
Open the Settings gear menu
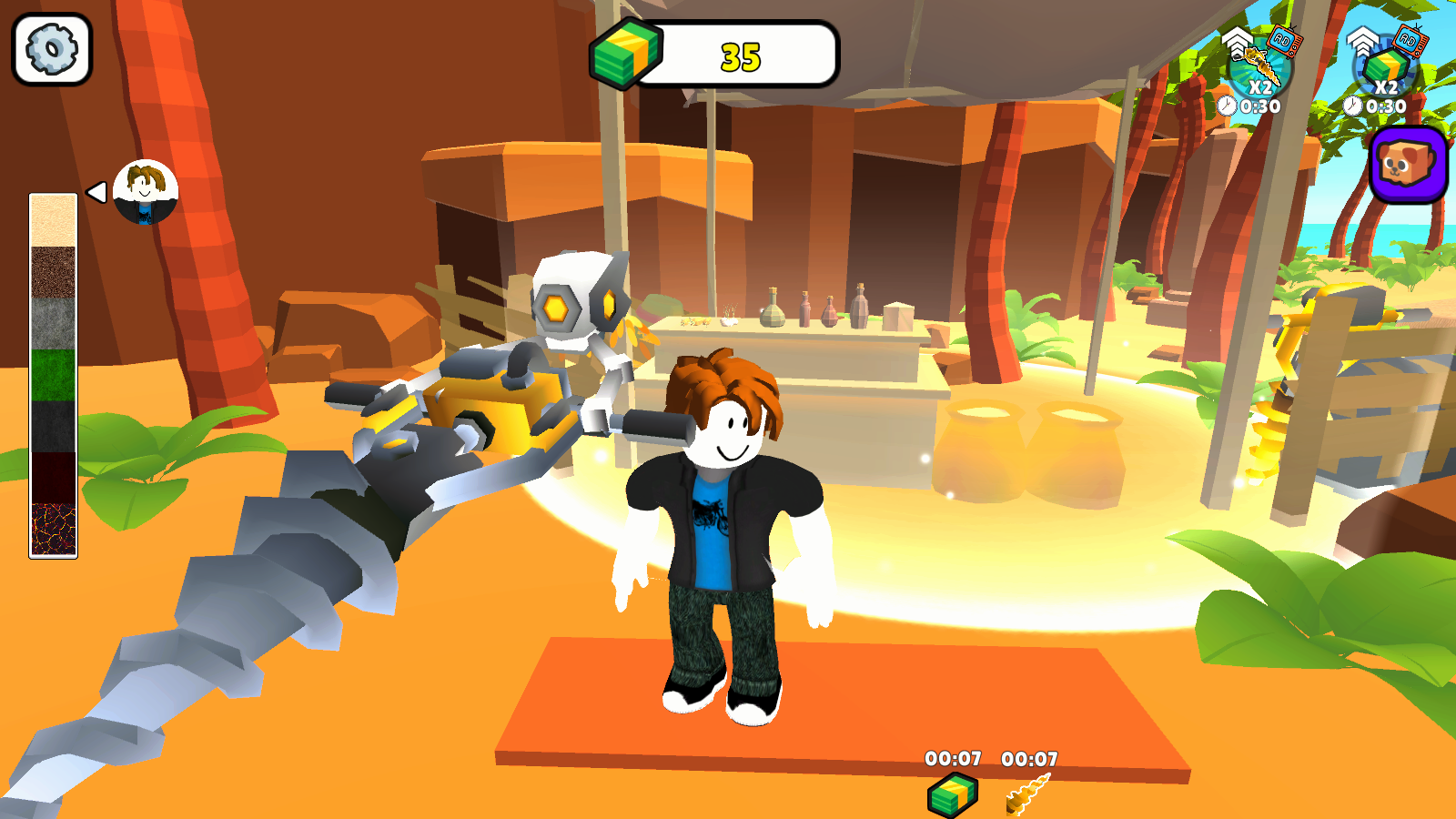coord(50,48)
